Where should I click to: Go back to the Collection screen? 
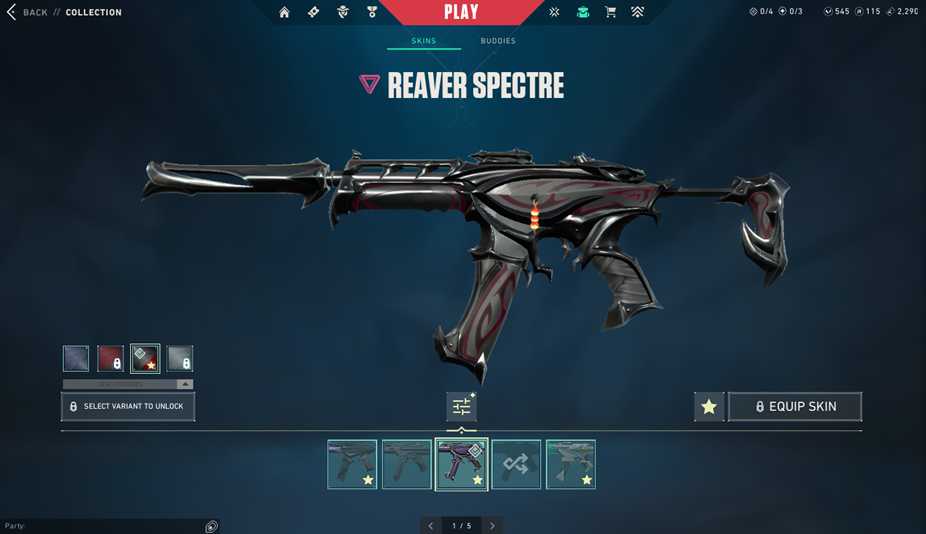pos(35,12)
